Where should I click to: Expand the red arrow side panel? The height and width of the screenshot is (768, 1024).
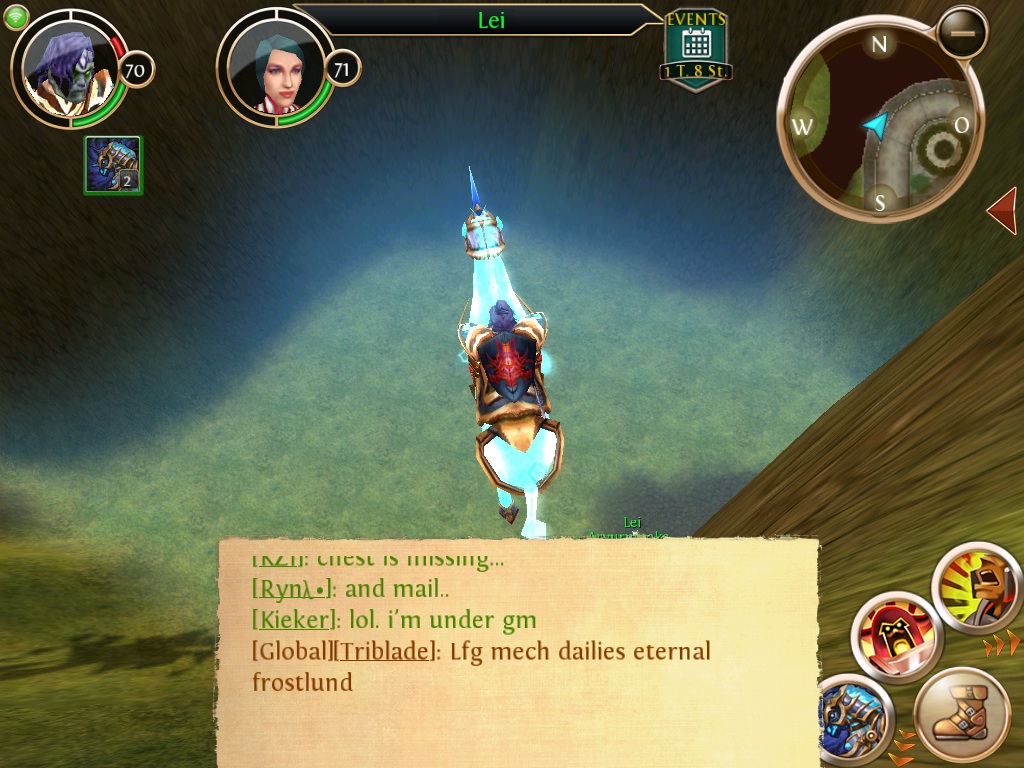click(x=1002, y=211)
